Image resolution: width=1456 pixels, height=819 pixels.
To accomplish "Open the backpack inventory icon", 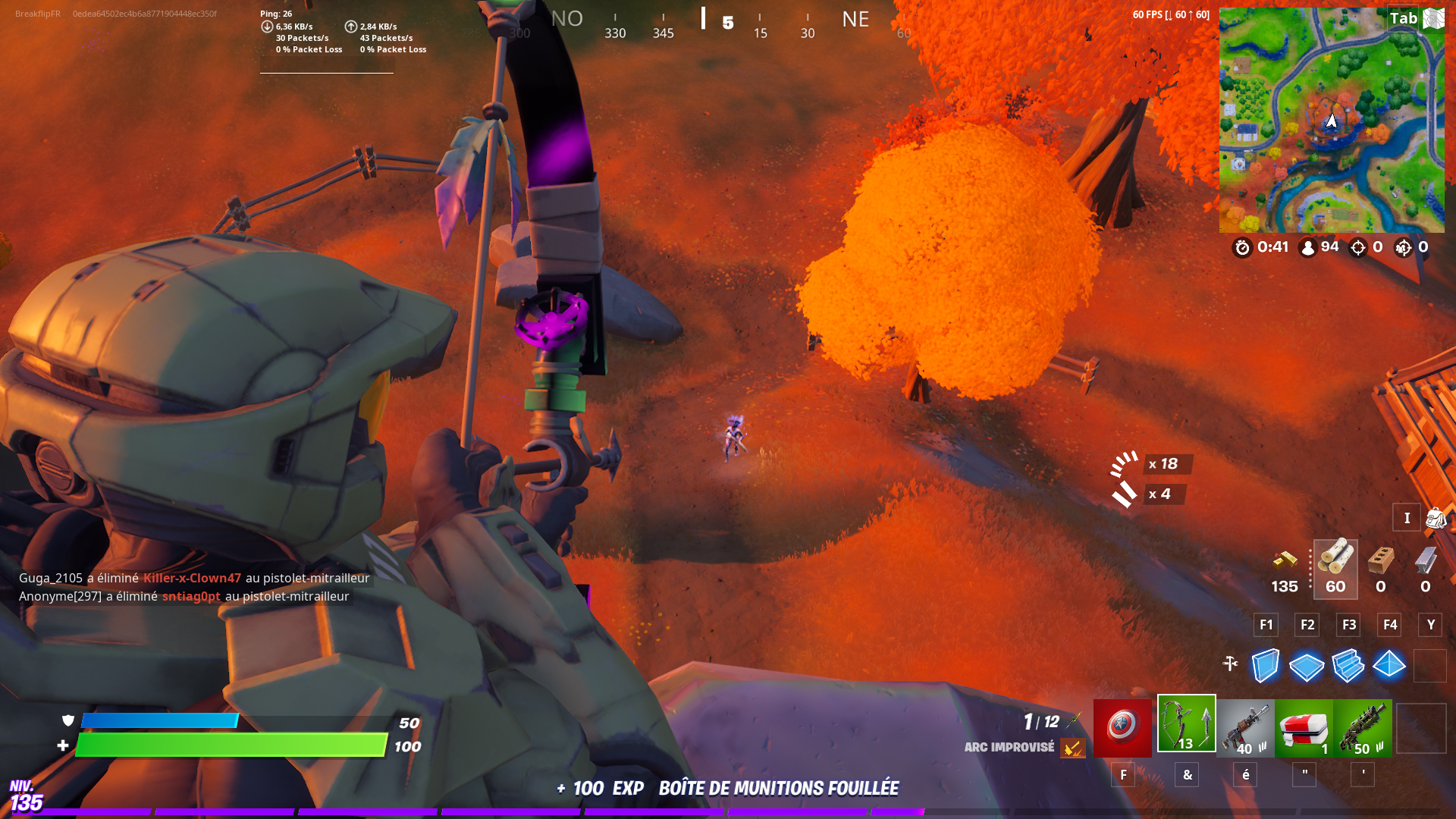I will 1435,517.
